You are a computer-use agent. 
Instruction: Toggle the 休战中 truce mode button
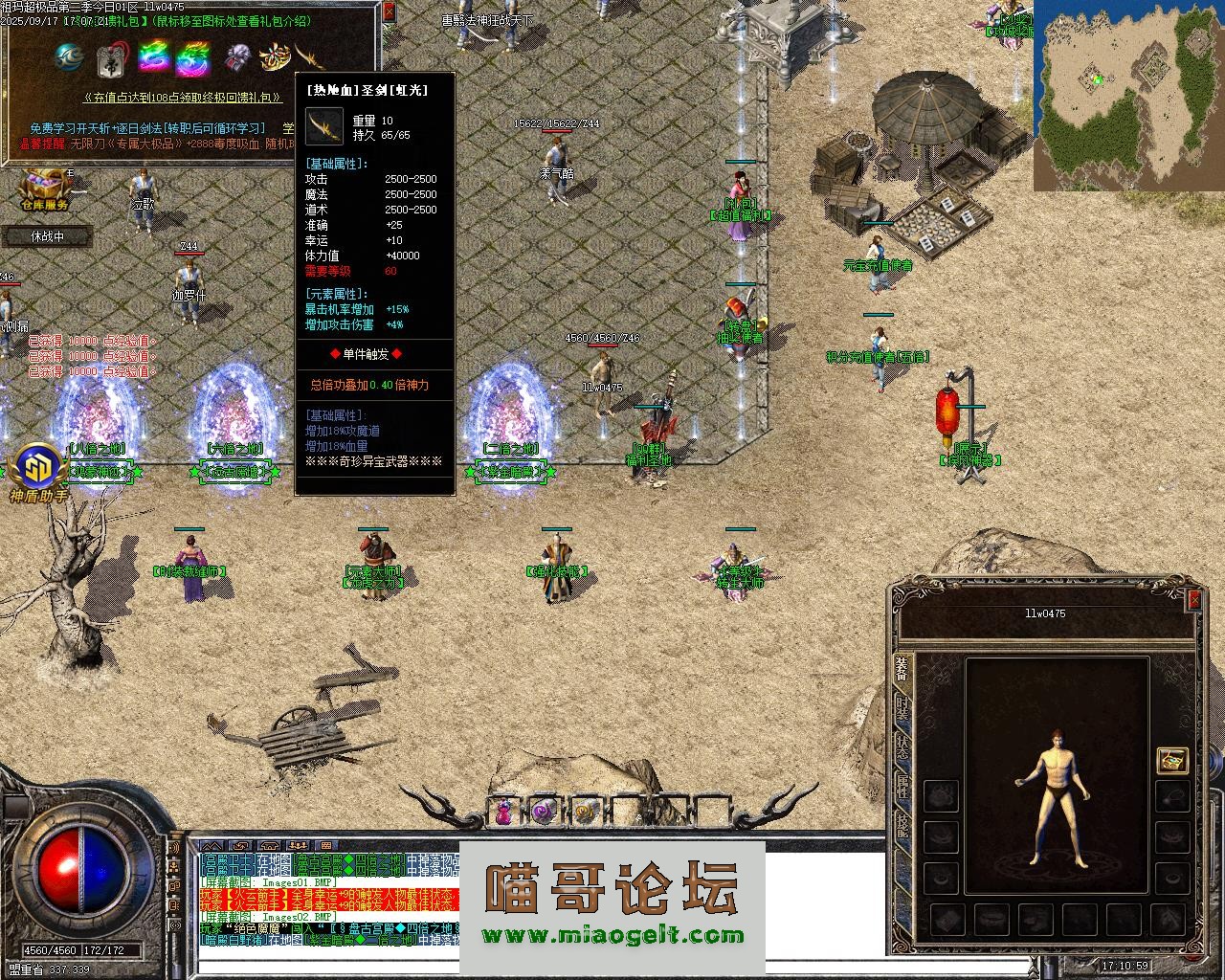point(47,236)
